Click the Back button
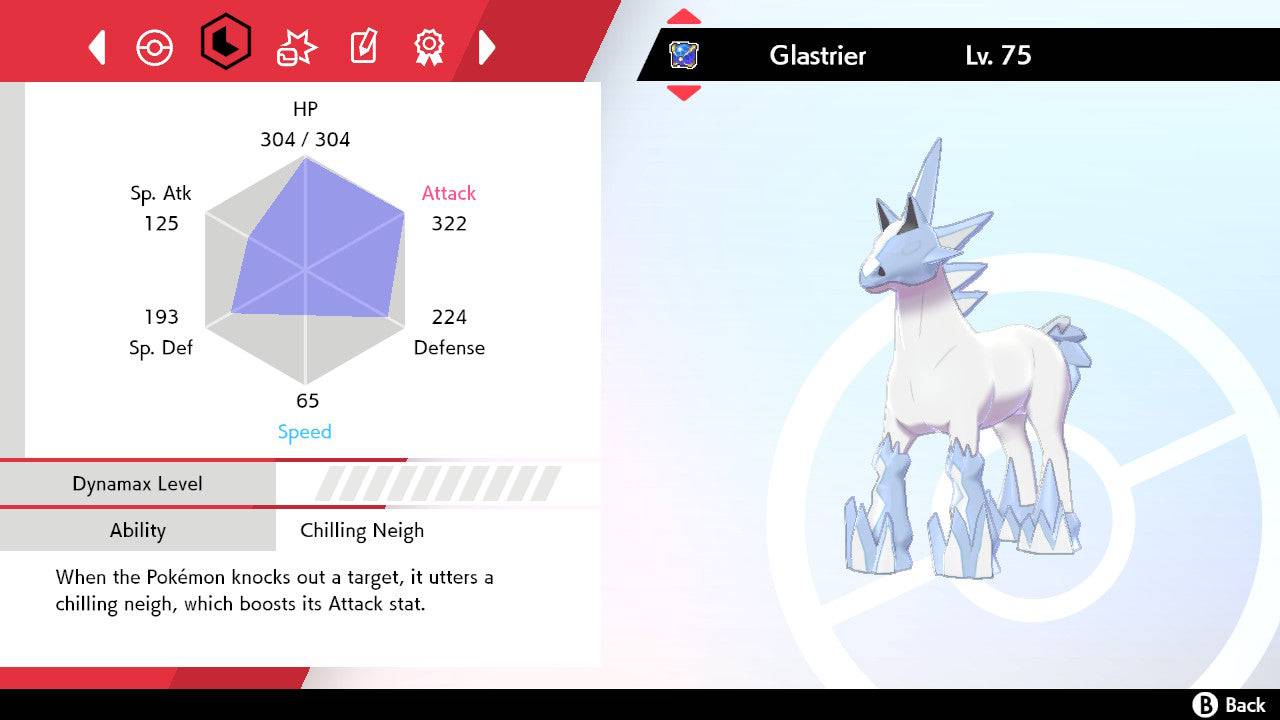 1229,705
